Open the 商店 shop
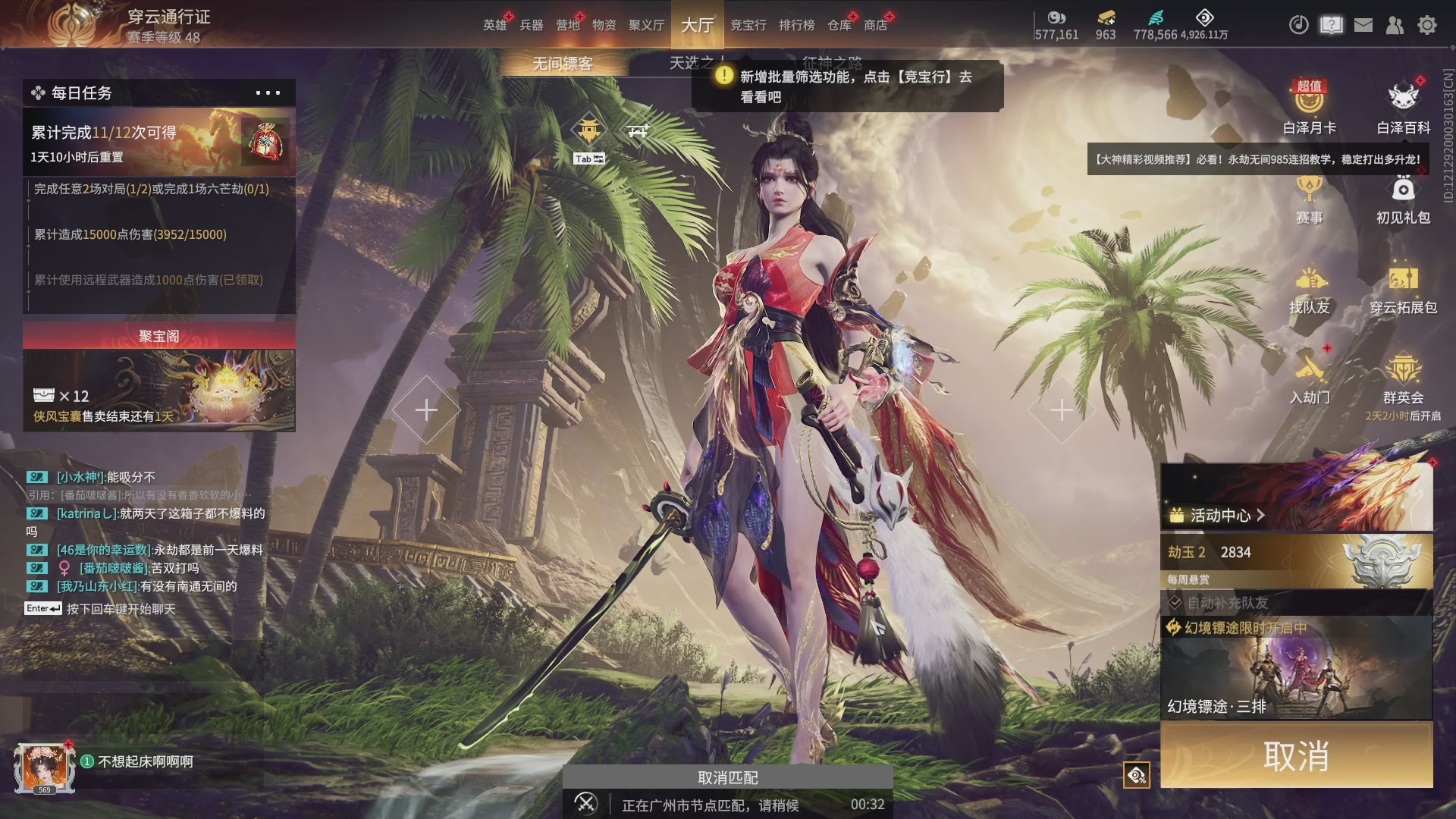The image size is (1456, 819). pyautogui.click(x=875, y=25)
